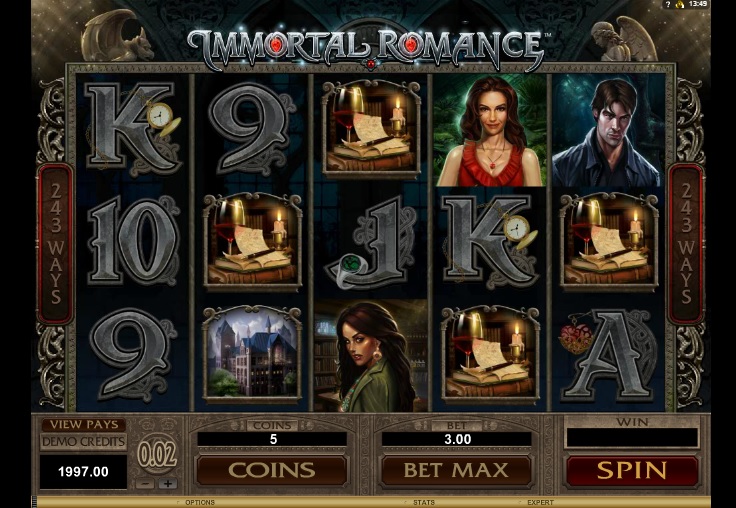Show the Stats panel
This screenshot has height=508, width=736.
pyautogui.click(x=426, y=502)
